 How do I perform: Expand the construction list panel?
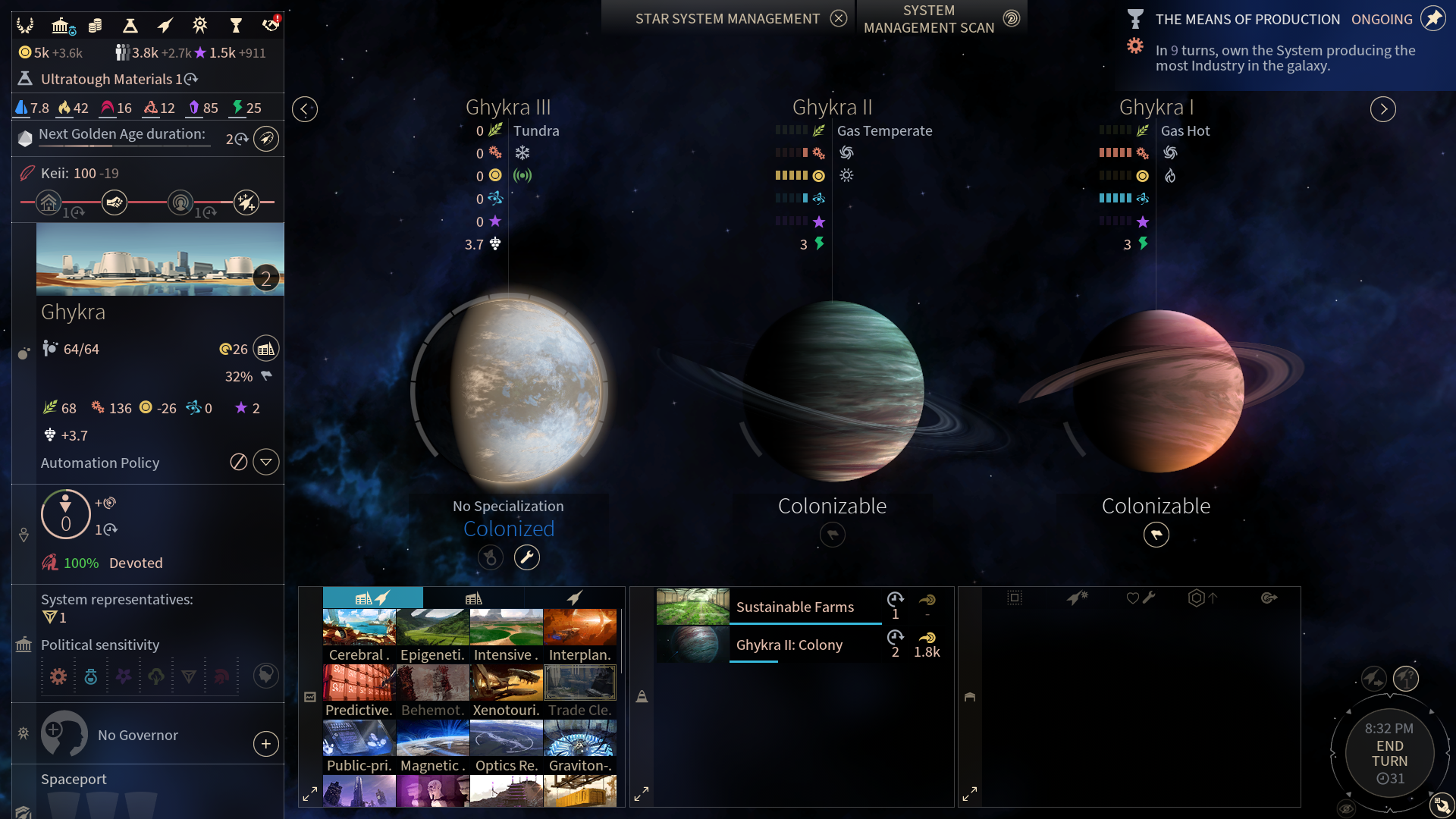click(310, 794)
